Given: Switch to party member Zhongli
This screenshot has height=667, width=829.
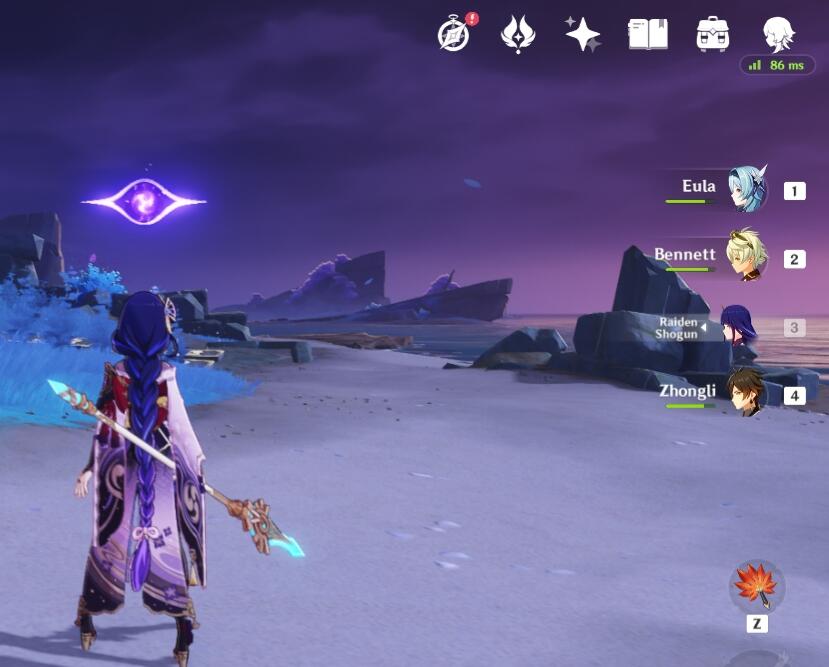Looking at the screenshot, I should point(746,393).
